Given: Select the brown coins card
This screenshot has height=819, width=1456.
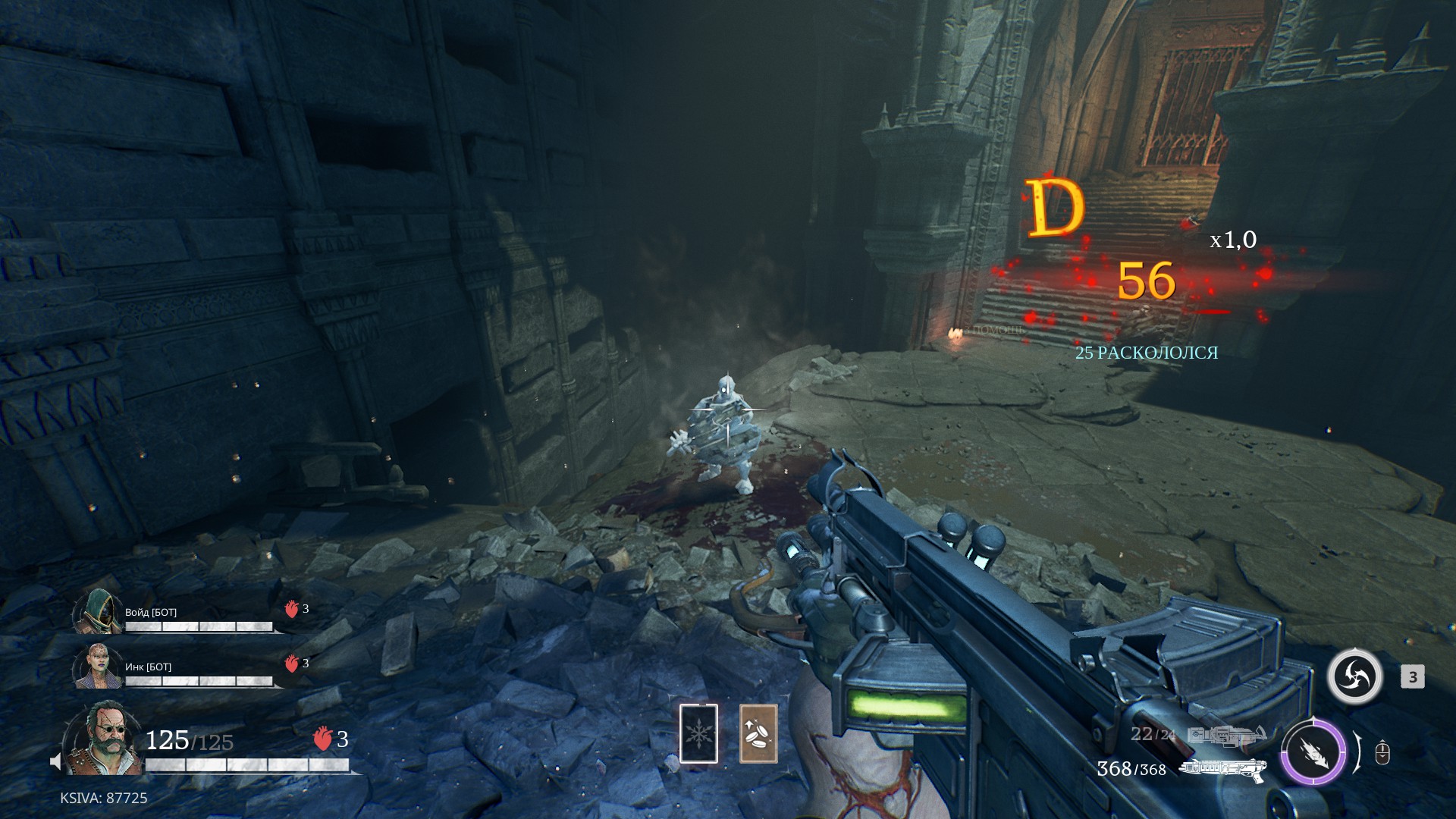Looking at the screenshot, I should tap(758, 733).
